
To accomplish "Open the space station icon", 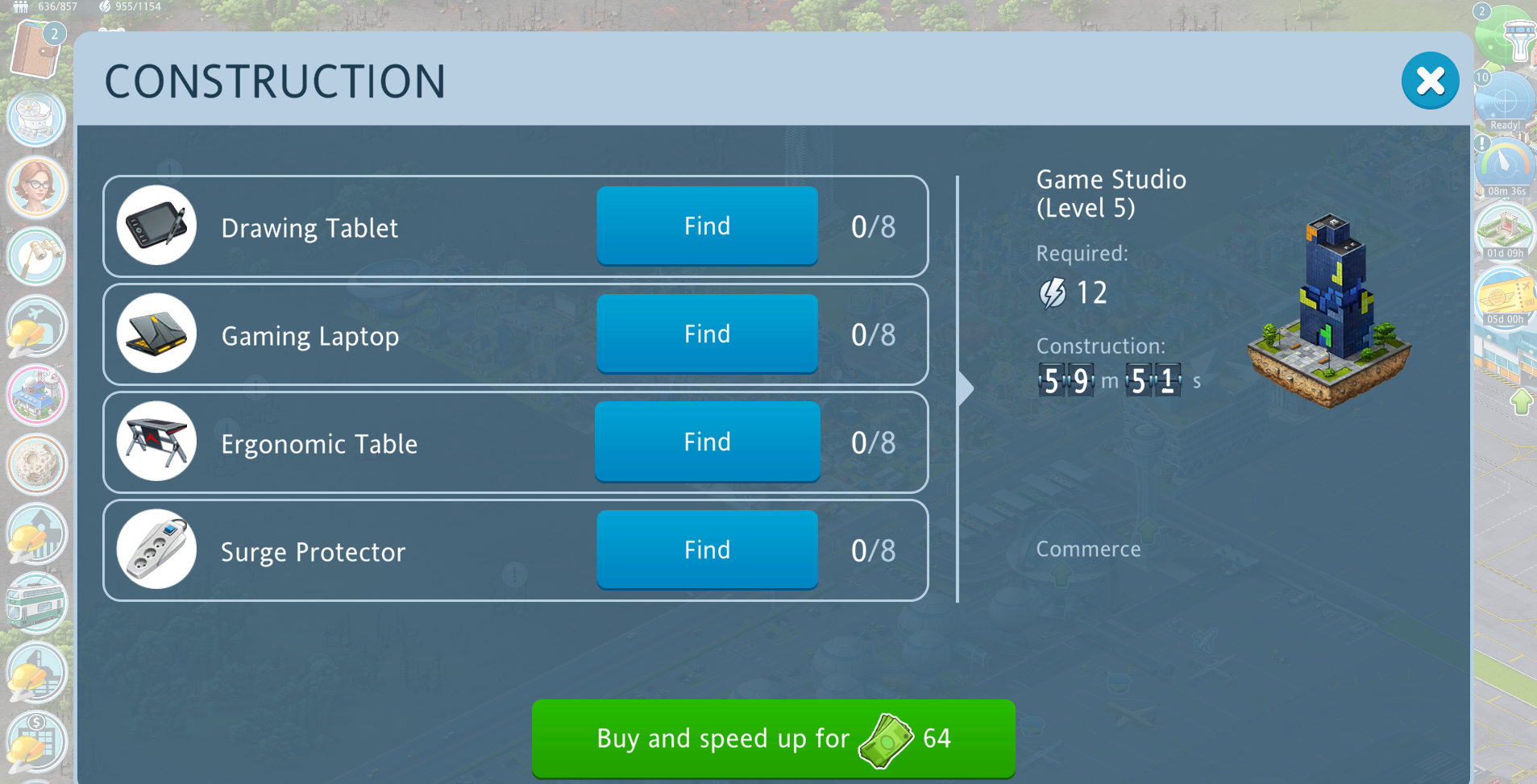I will (x=36, y=118).
